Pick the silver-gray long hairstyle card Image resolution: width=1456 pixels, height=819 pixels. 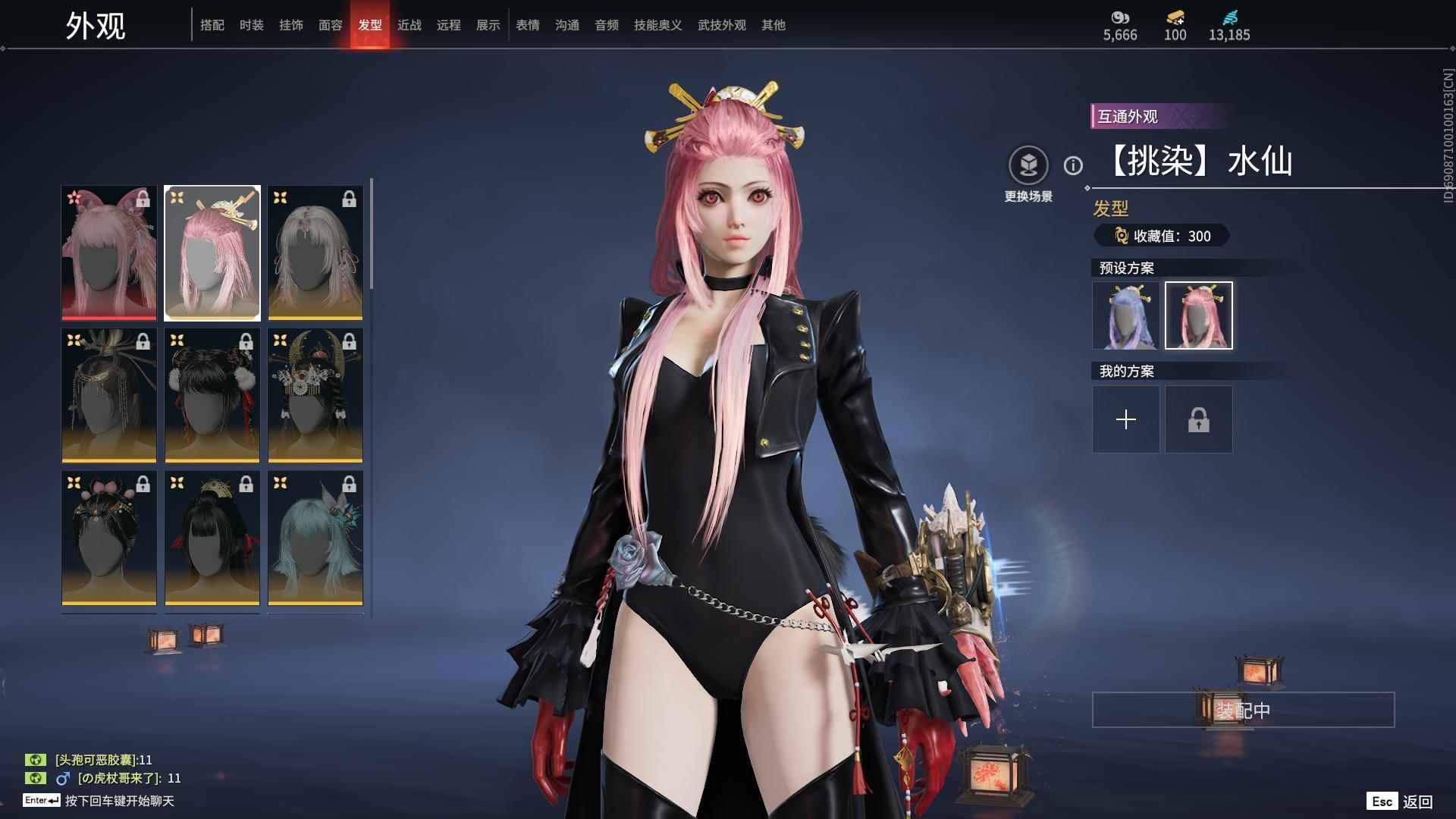[x=315, y=253]
